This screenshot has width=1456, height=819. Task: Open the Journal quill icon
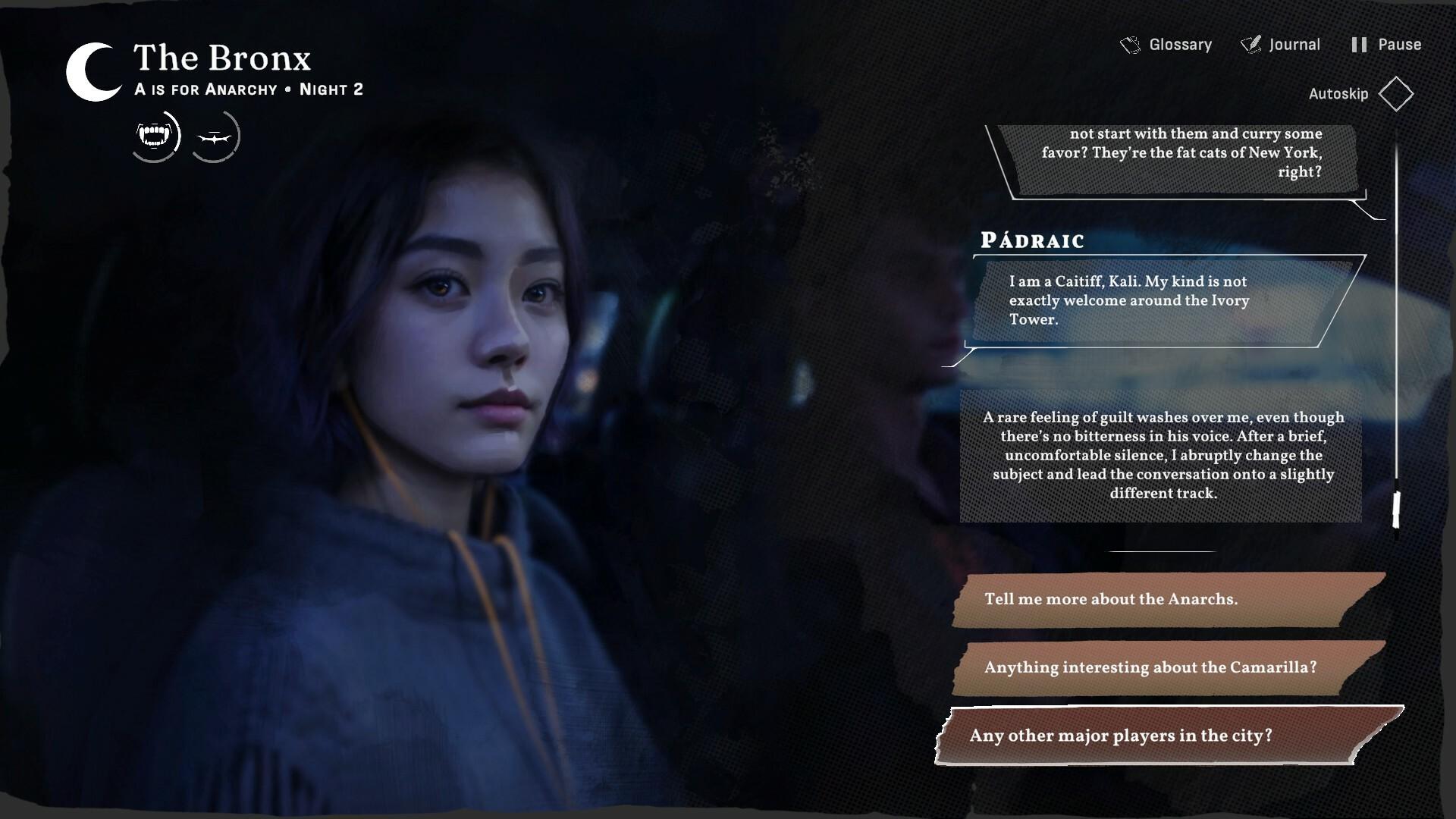(1250, 44)
